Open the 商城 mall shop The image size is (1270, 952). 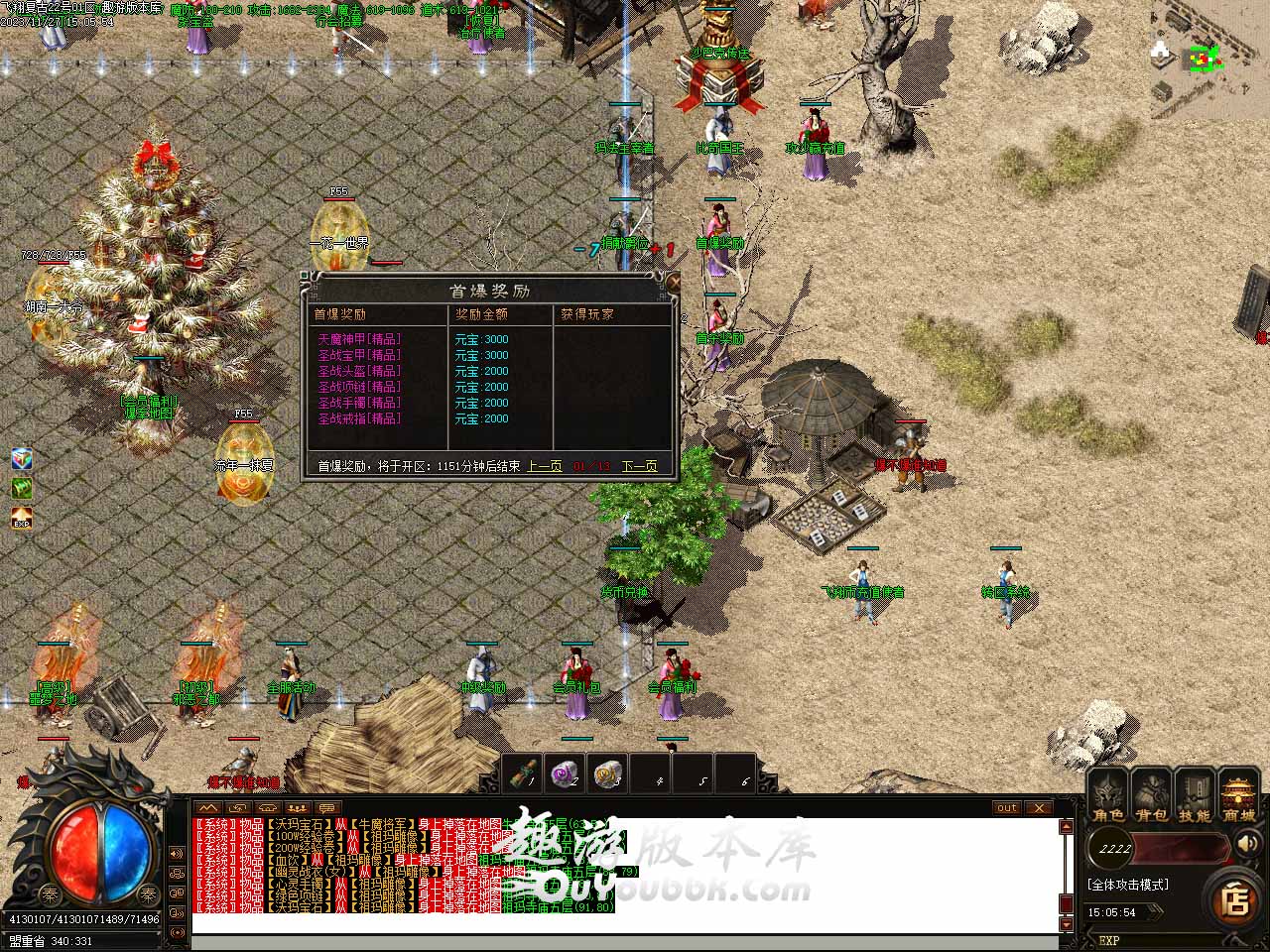coord(1238,797)
